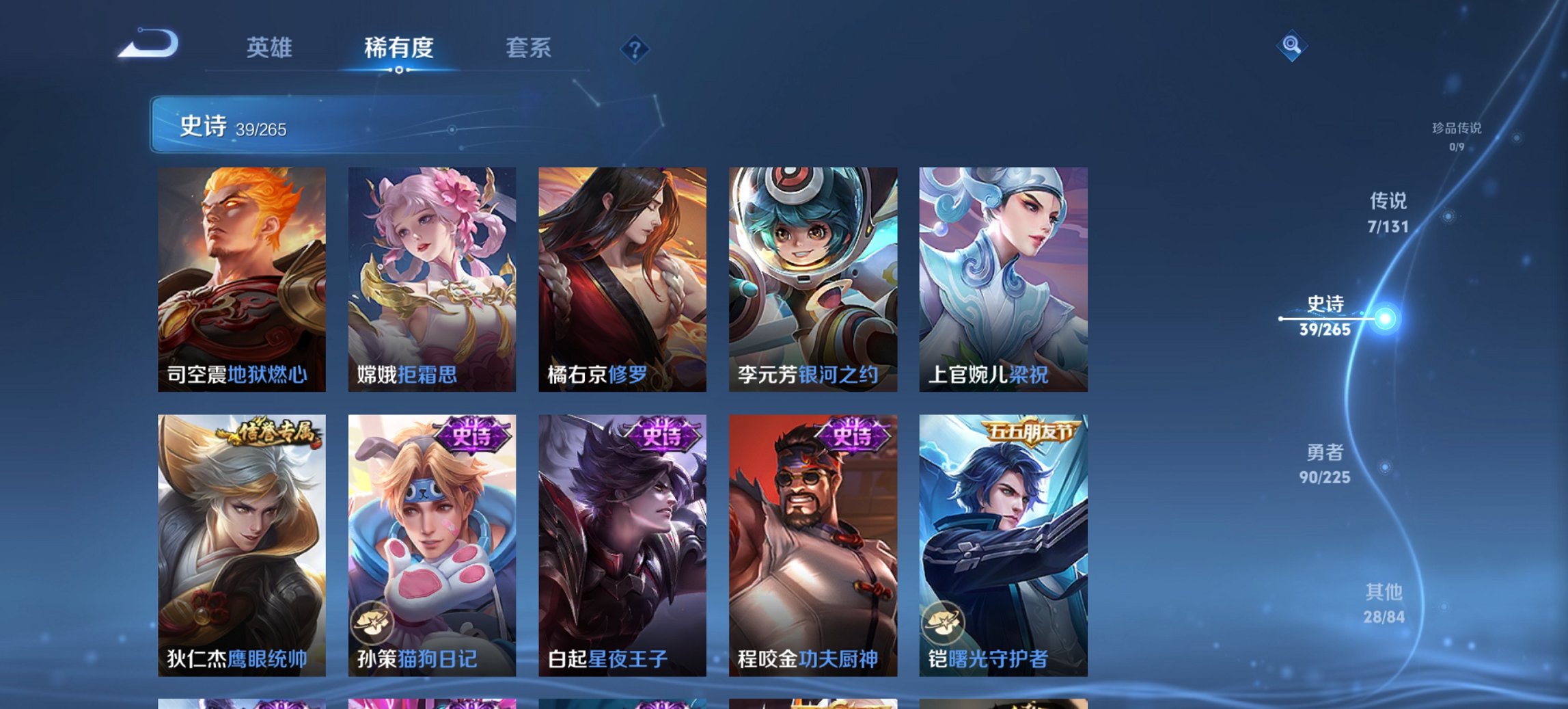This screenshot has width=1568, height=709.
Task: Switch to the 英雄 tab
Action: [x=273, y=48]
